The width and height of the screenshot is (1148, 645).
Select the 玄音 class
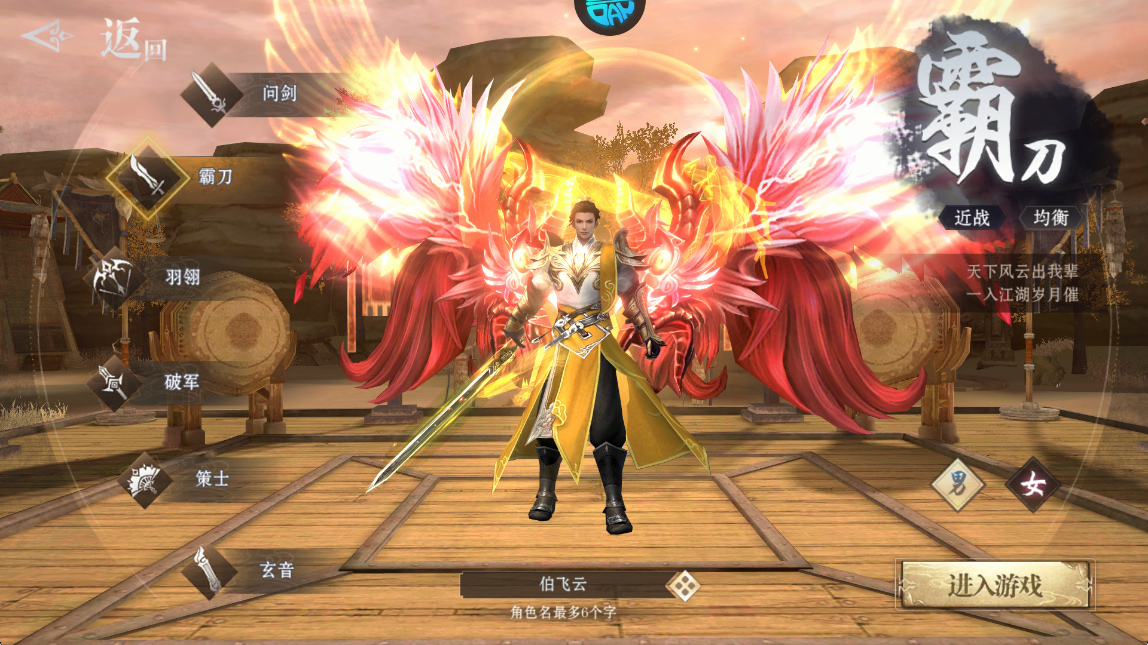coord(209,571)
